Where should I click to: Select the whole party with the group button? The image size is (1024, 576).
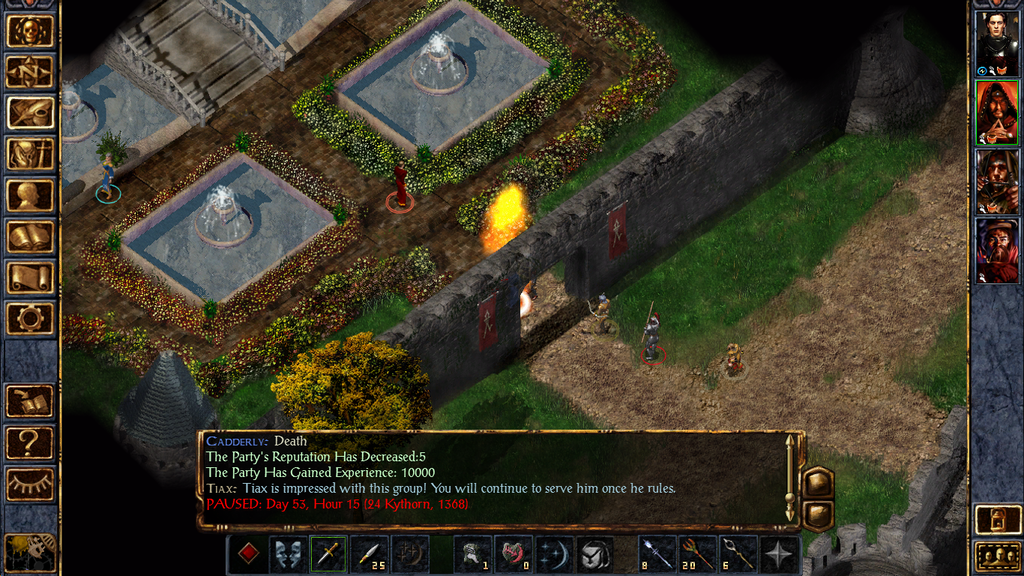(996, 555)
